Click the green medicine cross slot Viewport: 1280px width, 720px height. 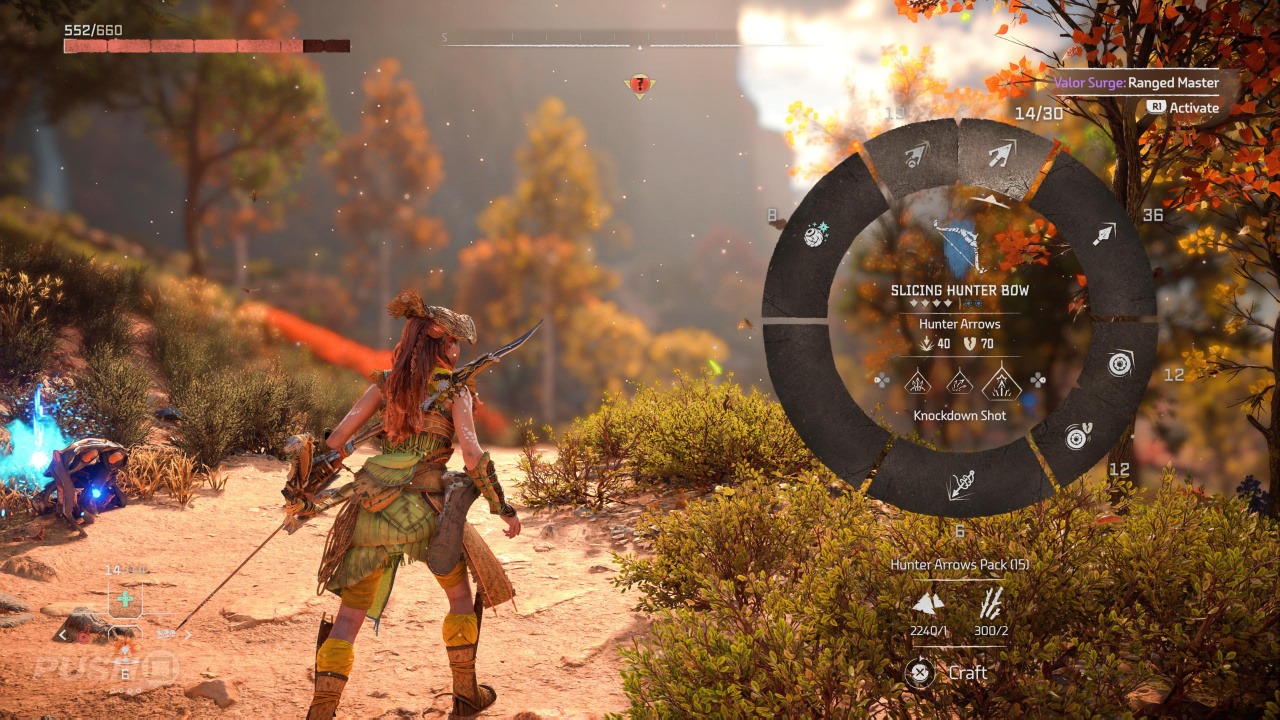125,599
